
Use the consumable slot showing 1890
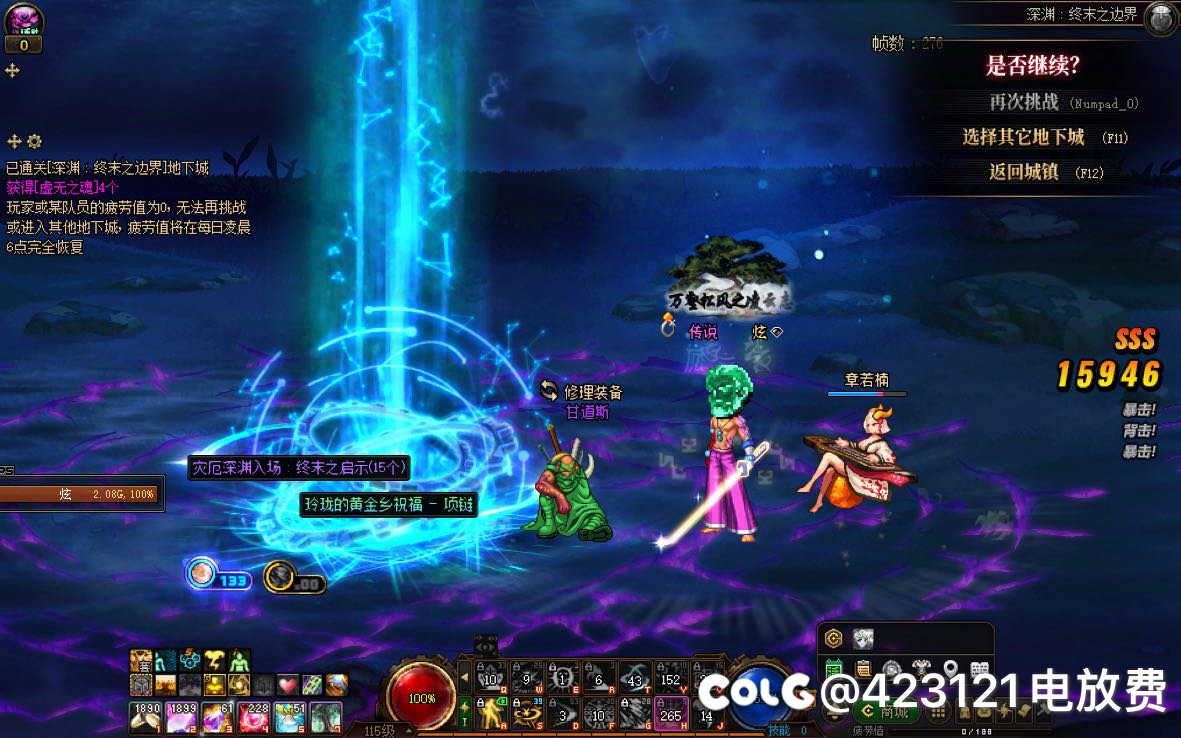coord(146,717)
